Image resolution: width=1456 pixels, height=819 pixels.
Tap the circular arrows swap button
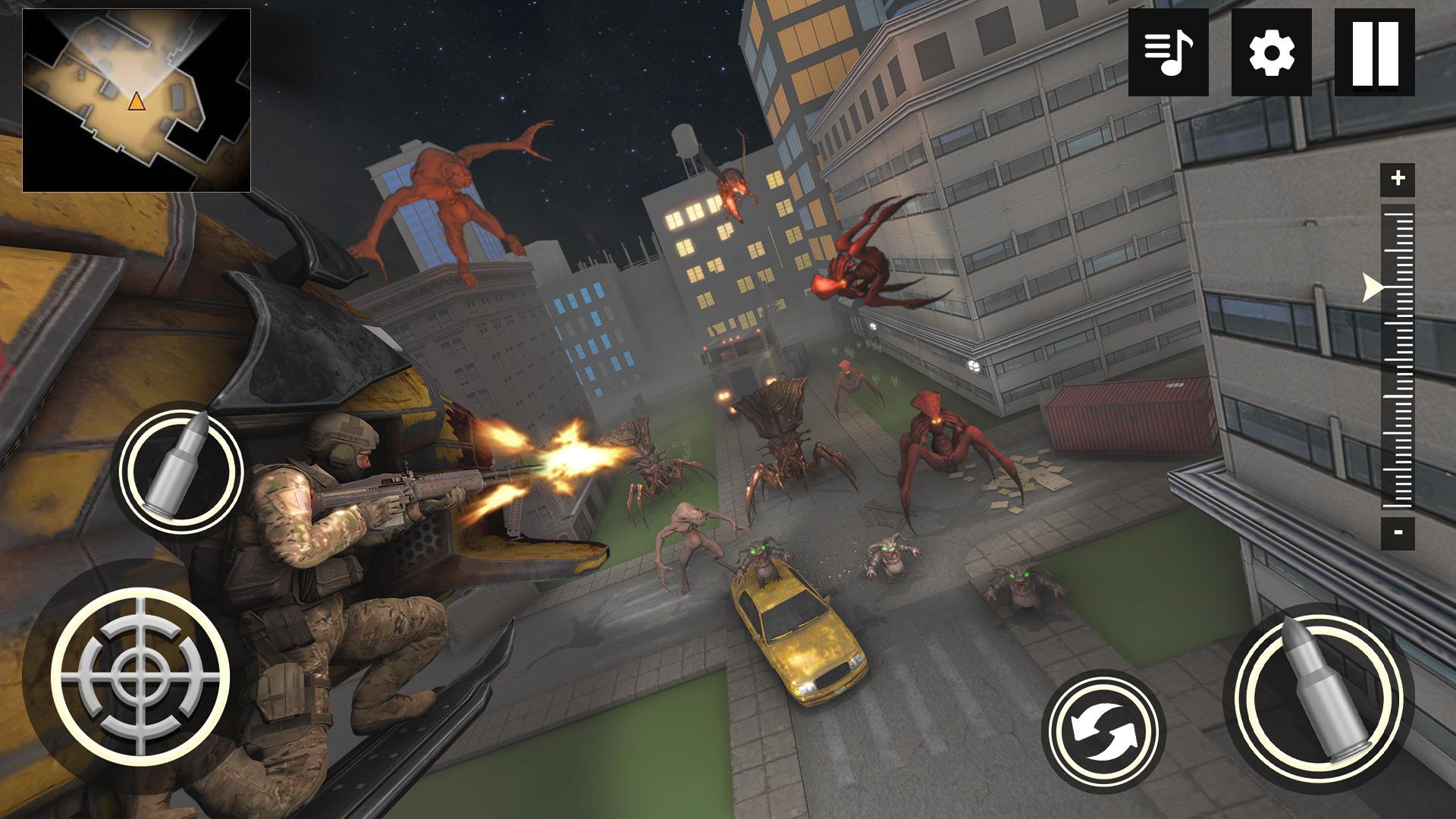pos(1103,731)
